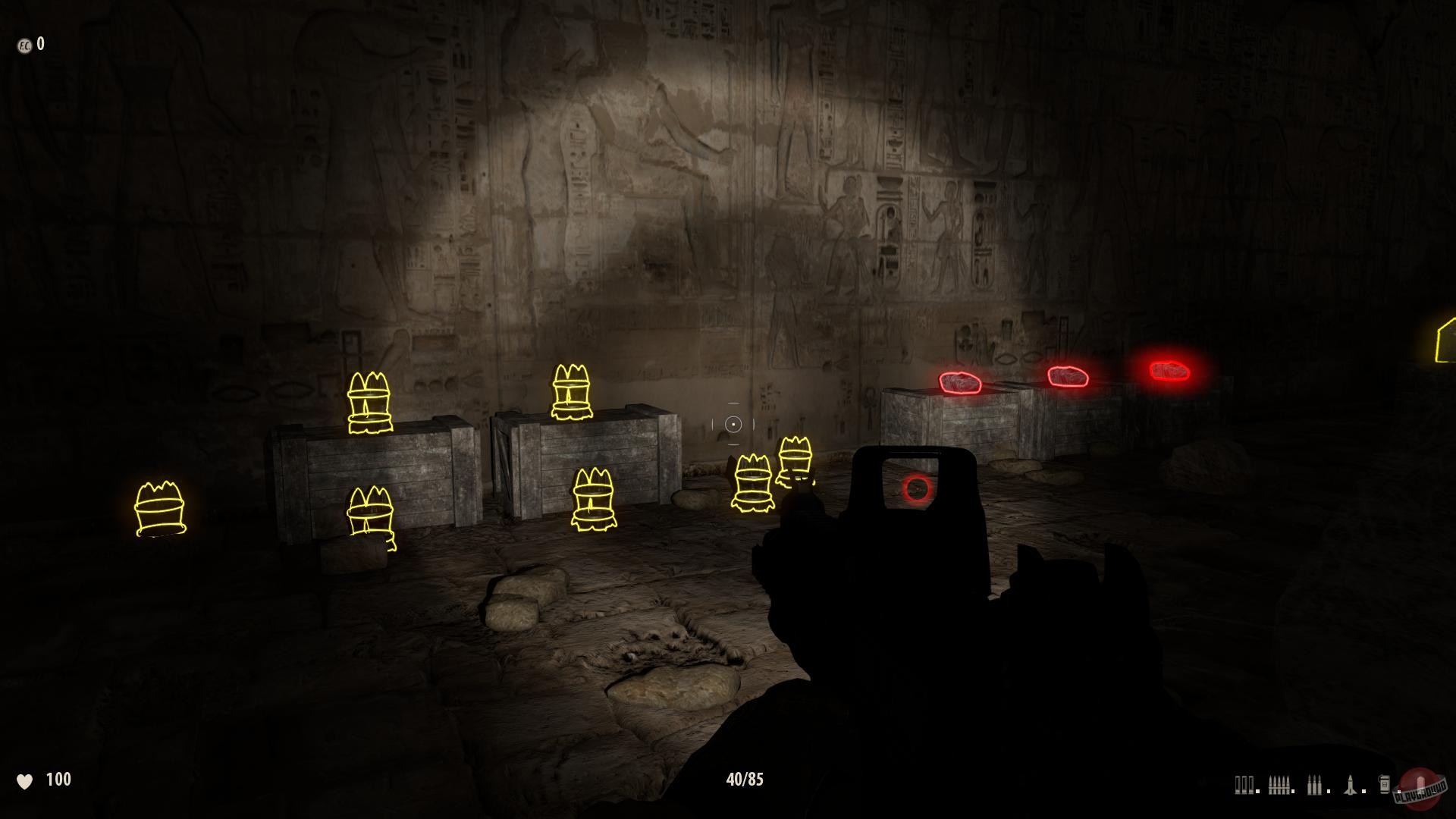The height and width of the screenshot is (819, 1456).
Task: Click the leftmost glowing yellow backpack outline
Action: tap(159, 508)
